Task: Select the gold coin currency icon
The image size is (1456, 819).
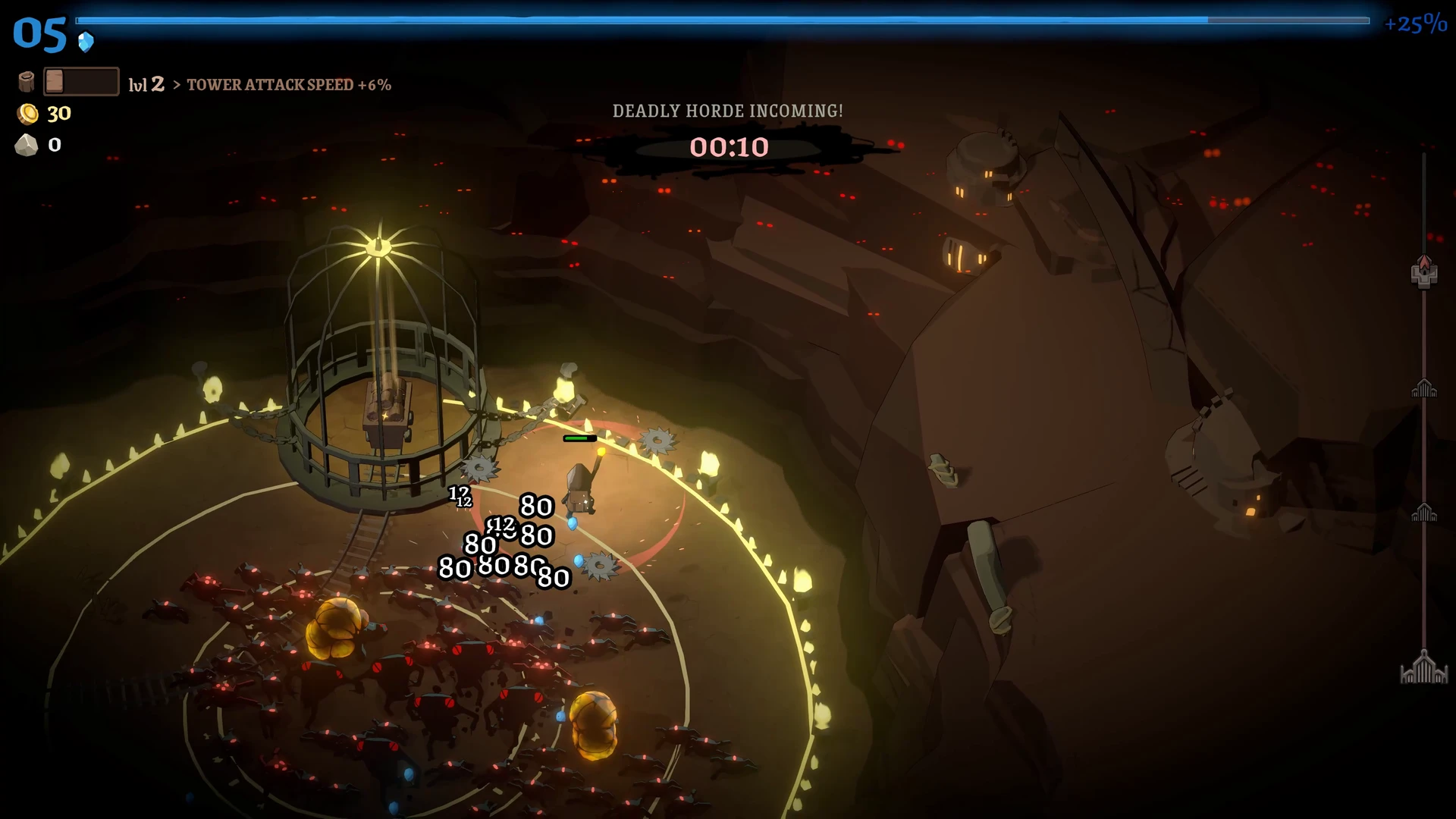Action: click(28, 114)
